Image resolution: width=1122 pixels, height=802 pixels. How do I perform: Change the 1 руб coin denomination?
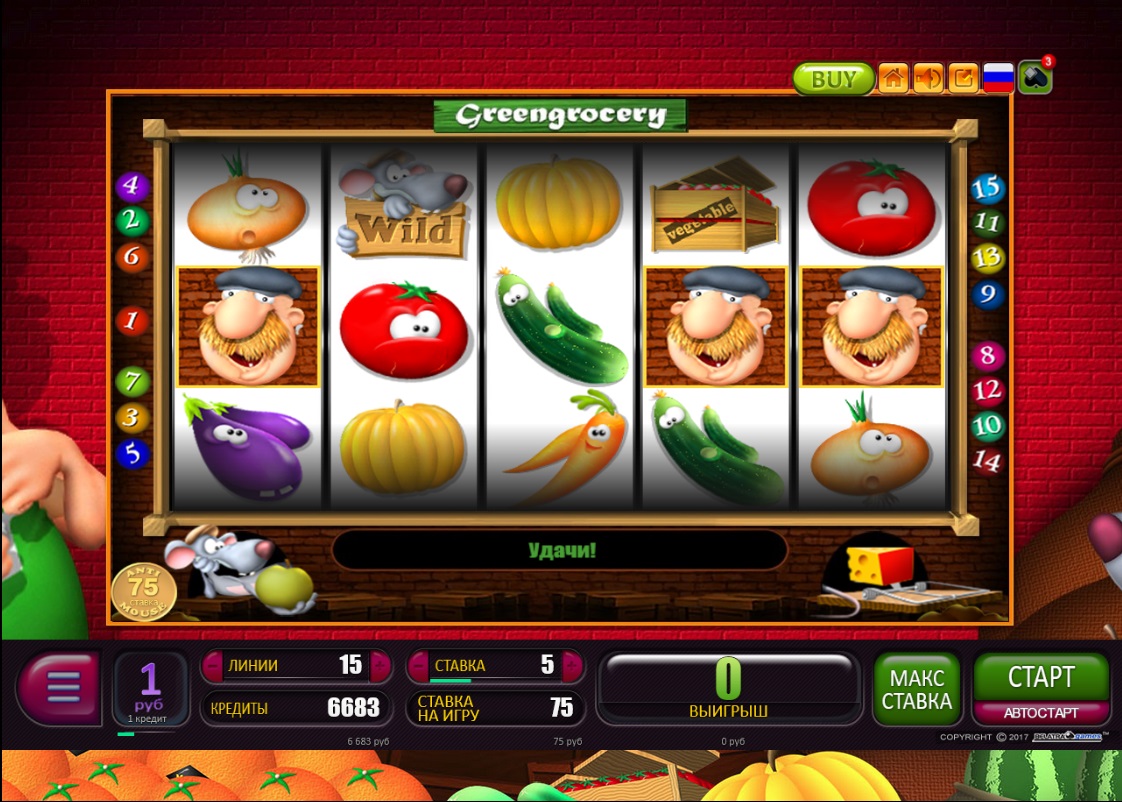(x=150, y=688)
